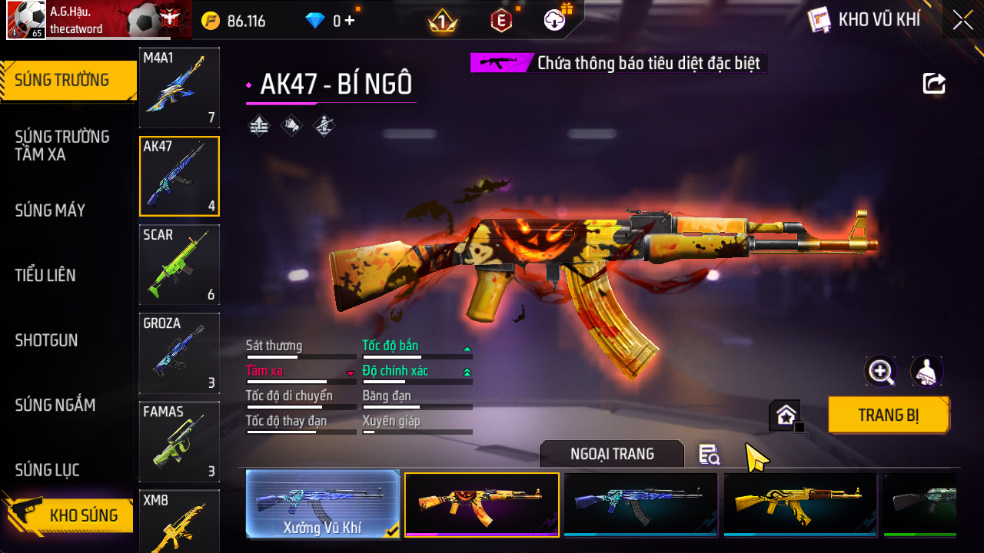This screenshot has width=984, height=553.
Task: Switch to the SÚNG TRƯỜNG category
Action: [62, 81]
